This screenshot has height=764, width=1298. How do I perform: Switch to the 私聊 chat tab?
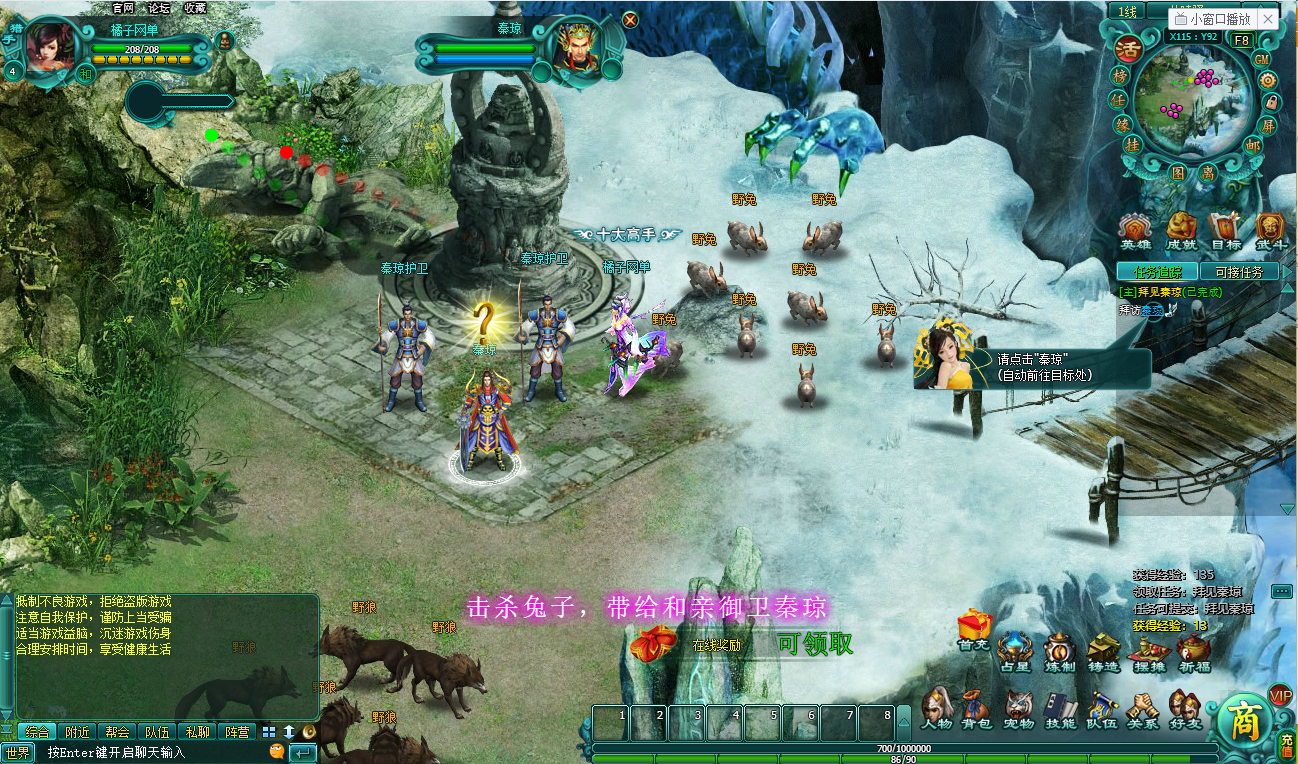point(198,732)
